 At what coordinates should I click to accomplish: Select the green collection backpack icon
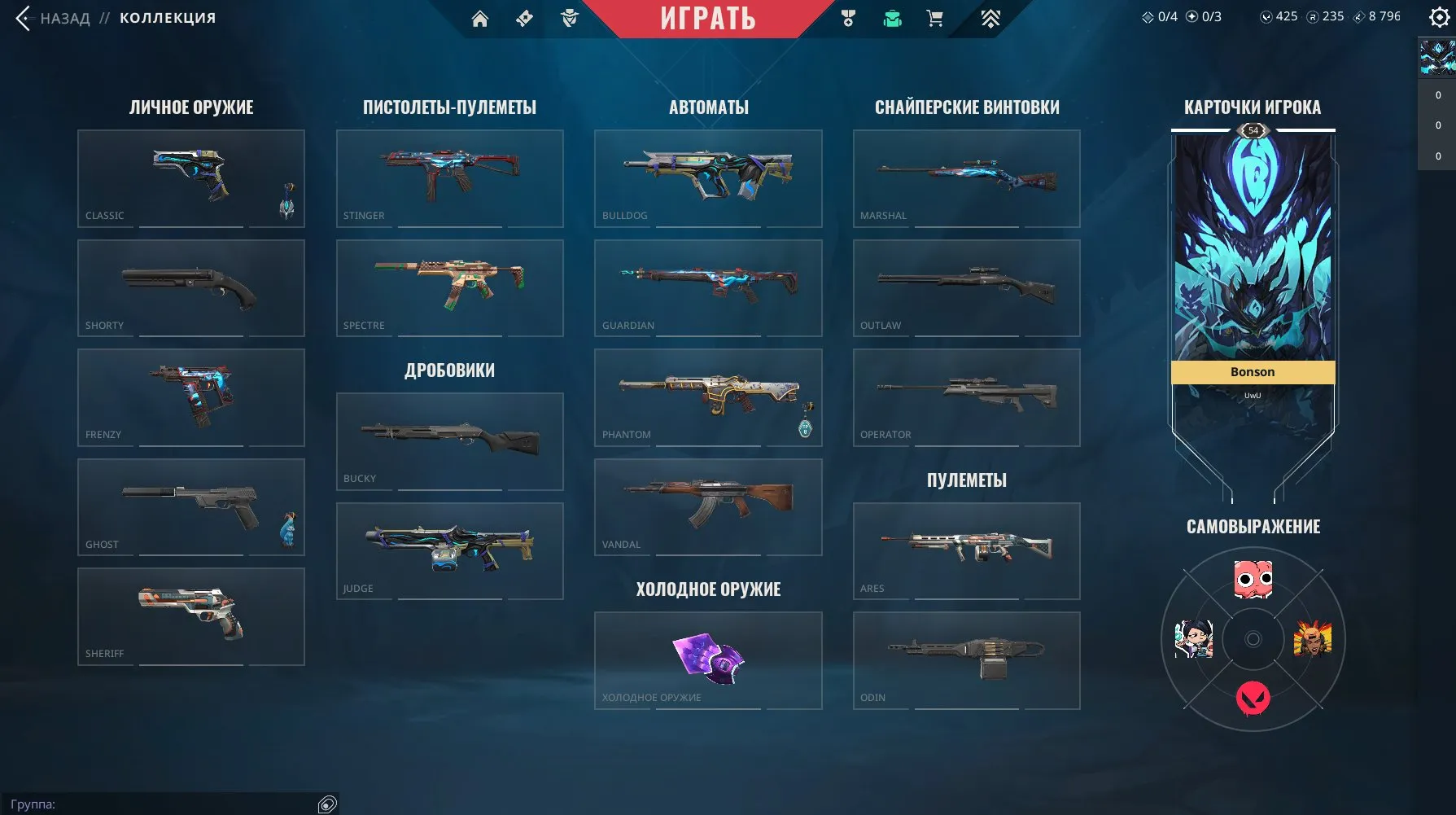click(891, 18)
